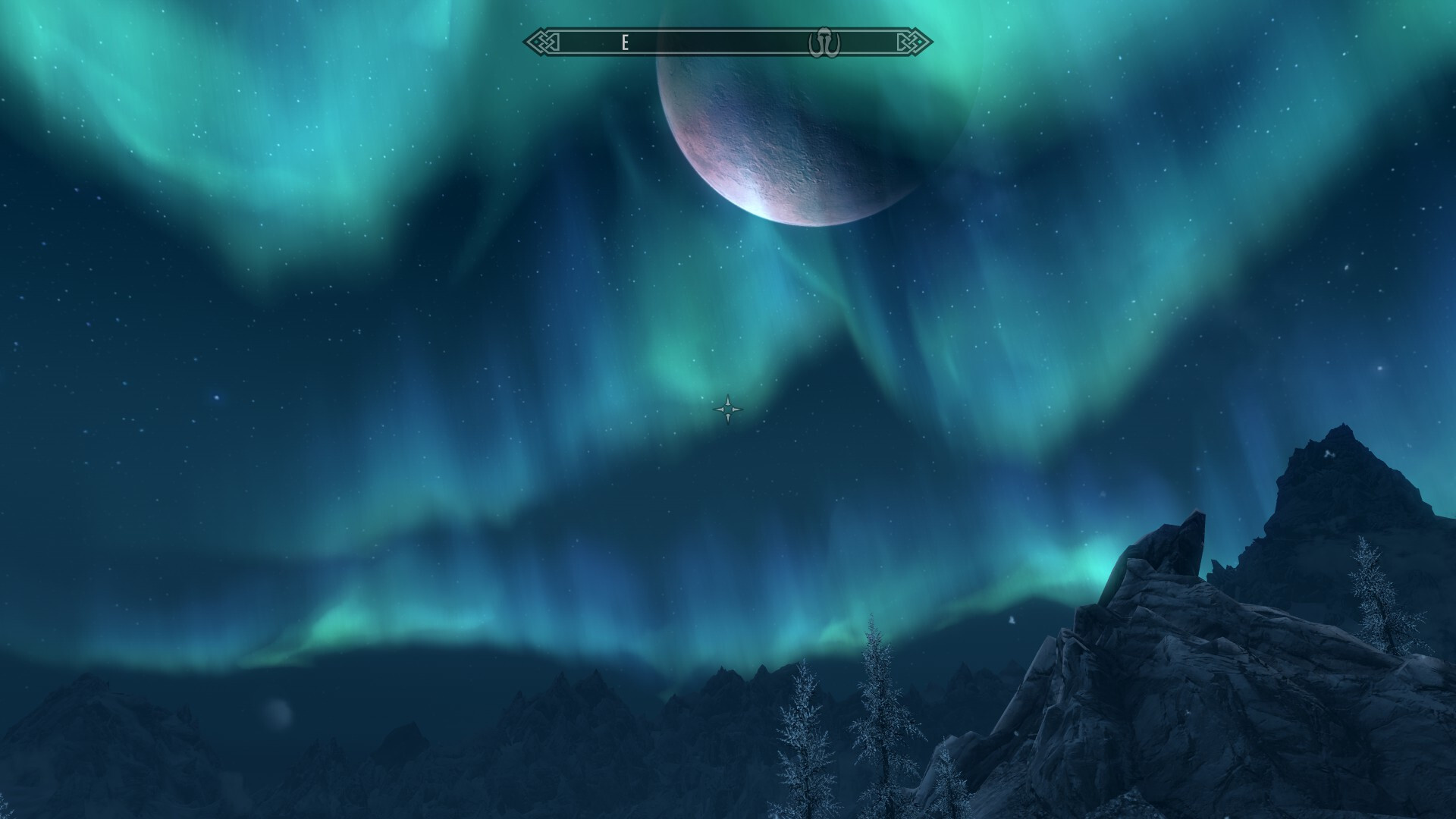Image resolution: width=1456 pixels, height=819 pixels.
Task: Click the East direction letter on the compass
Action: 625,42
